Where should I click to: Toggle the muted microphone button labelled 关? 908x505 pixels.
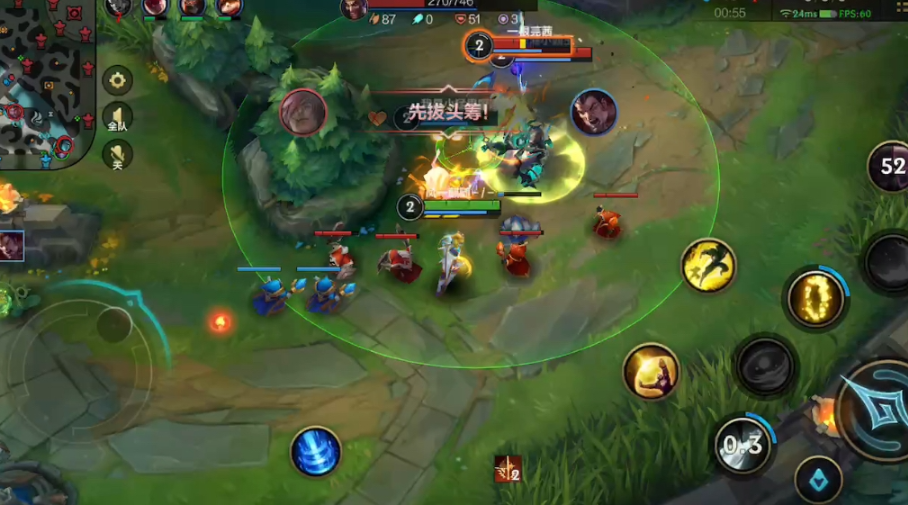(x=117, y=154)
